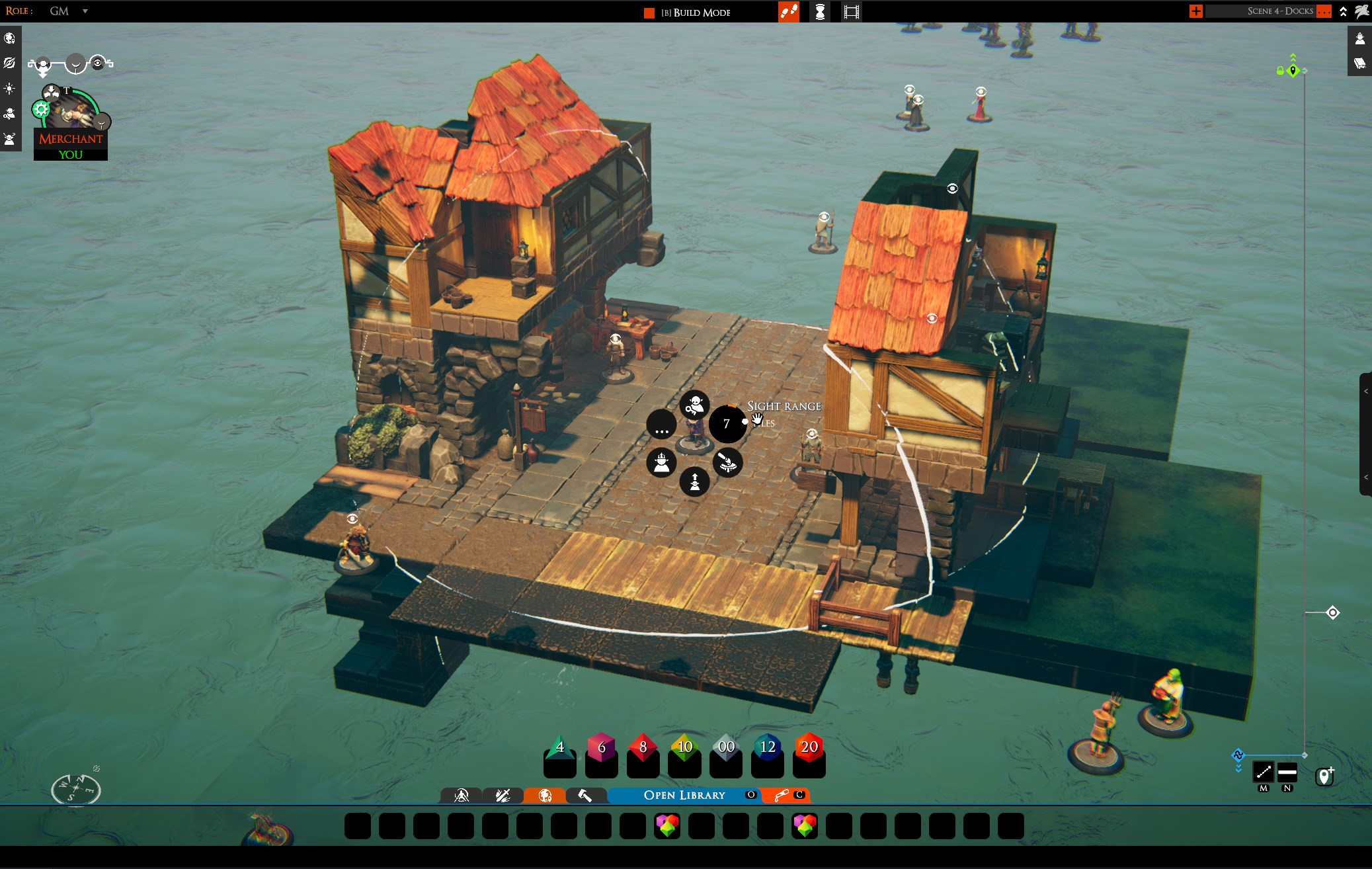The image size is (1372, 869).
Task: Select the d12 die
Action: [x=767, y=748]
